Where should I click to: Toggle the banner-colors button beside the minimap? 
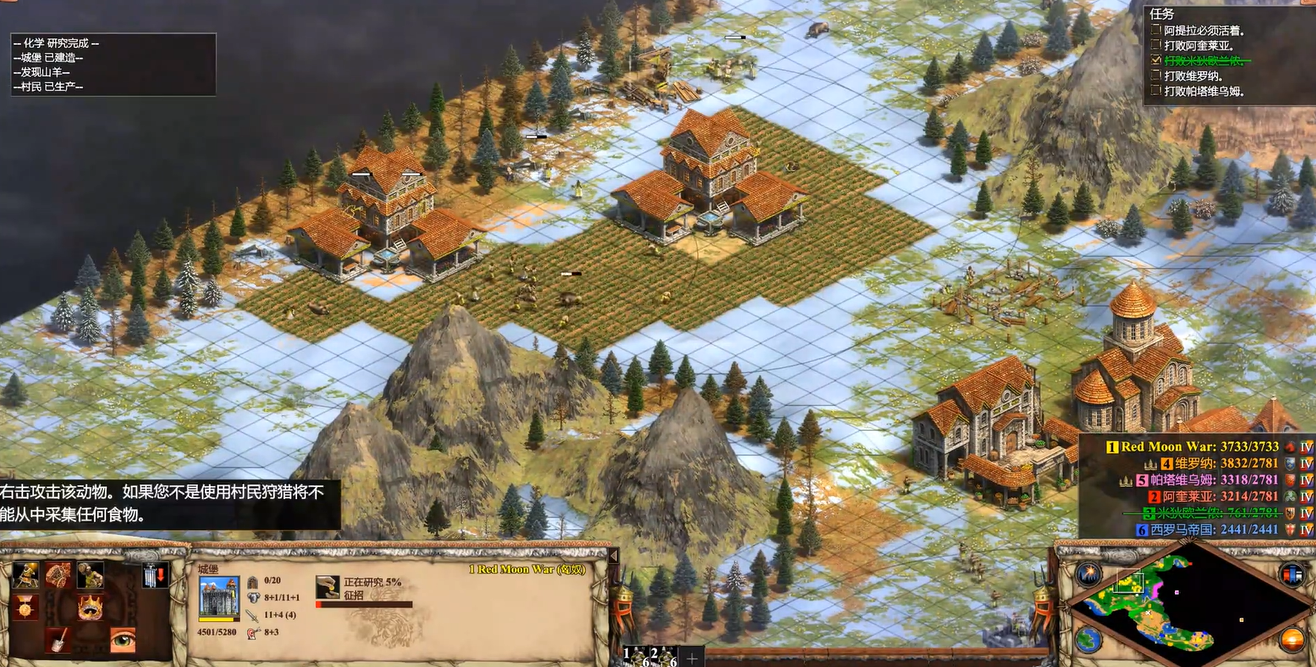[x=1291, y=574]
